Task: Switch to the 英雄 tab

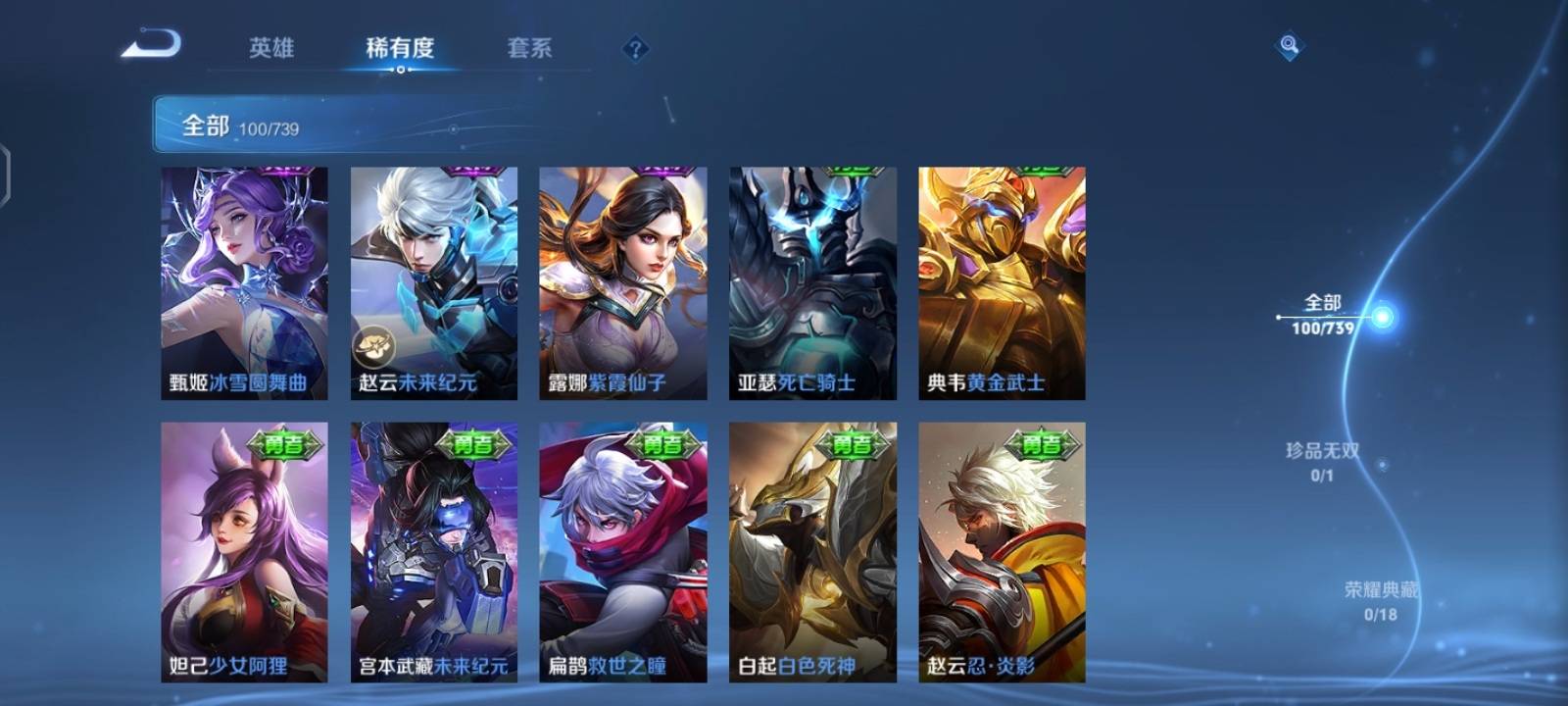Action: coord(271,48)
